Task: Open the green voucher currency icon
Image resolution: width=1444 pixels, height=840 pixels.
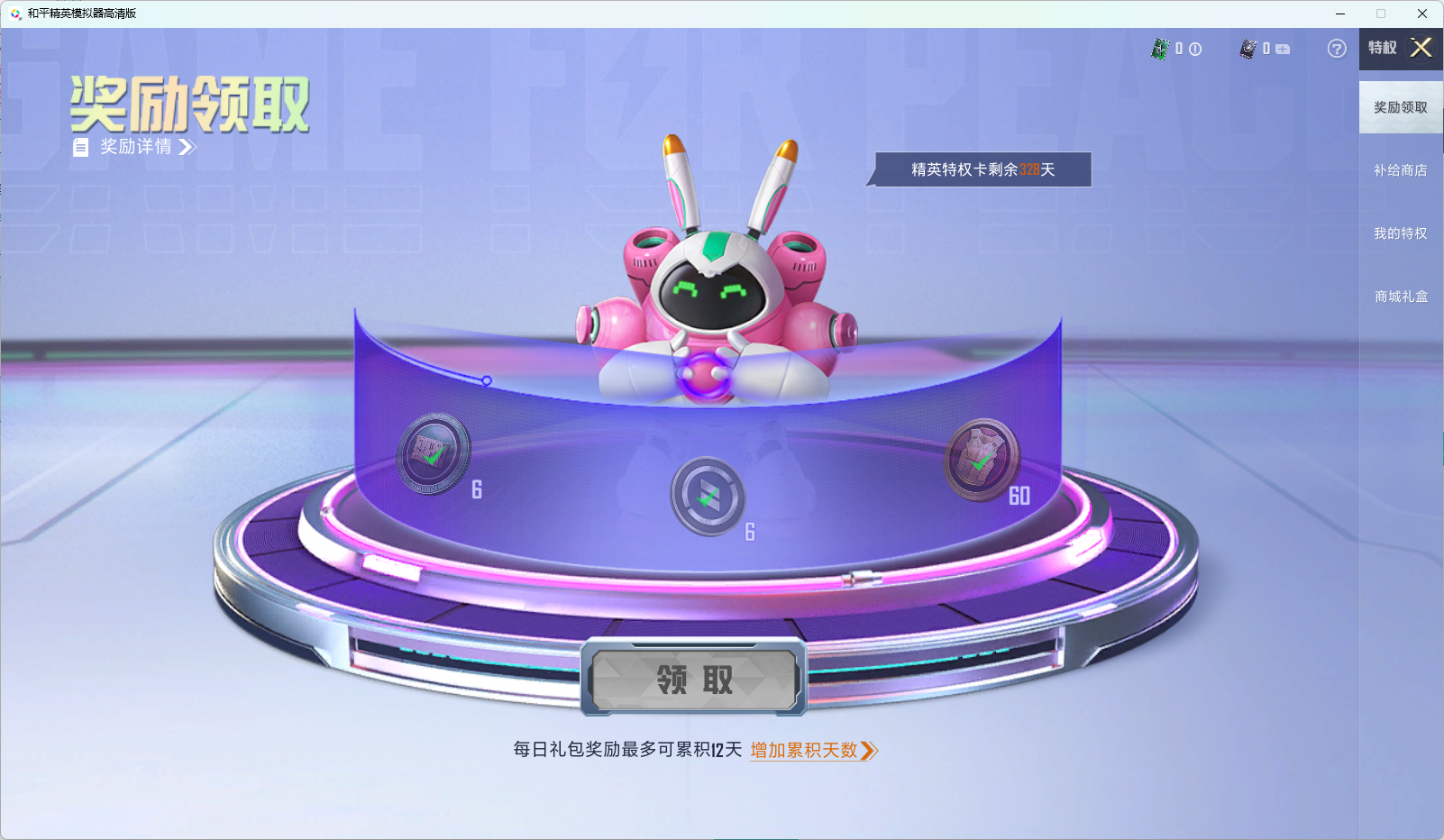Action: tap(1161, 50)
